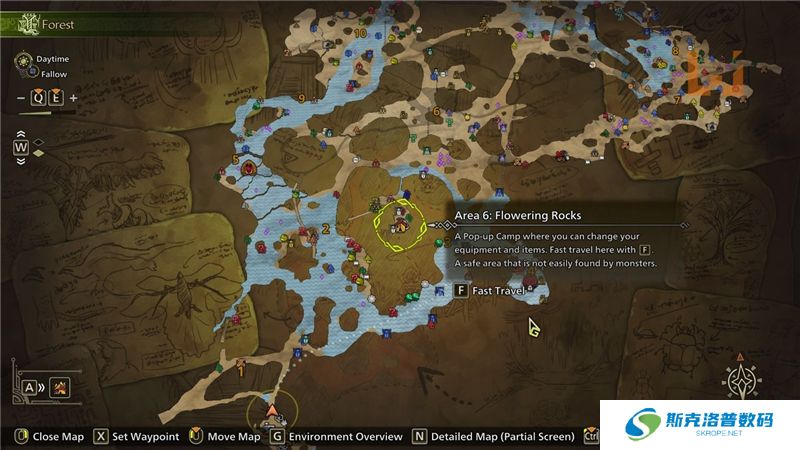800x450 pixels.
Task: Select the Area 1 number marker
Action: (241, 371)
